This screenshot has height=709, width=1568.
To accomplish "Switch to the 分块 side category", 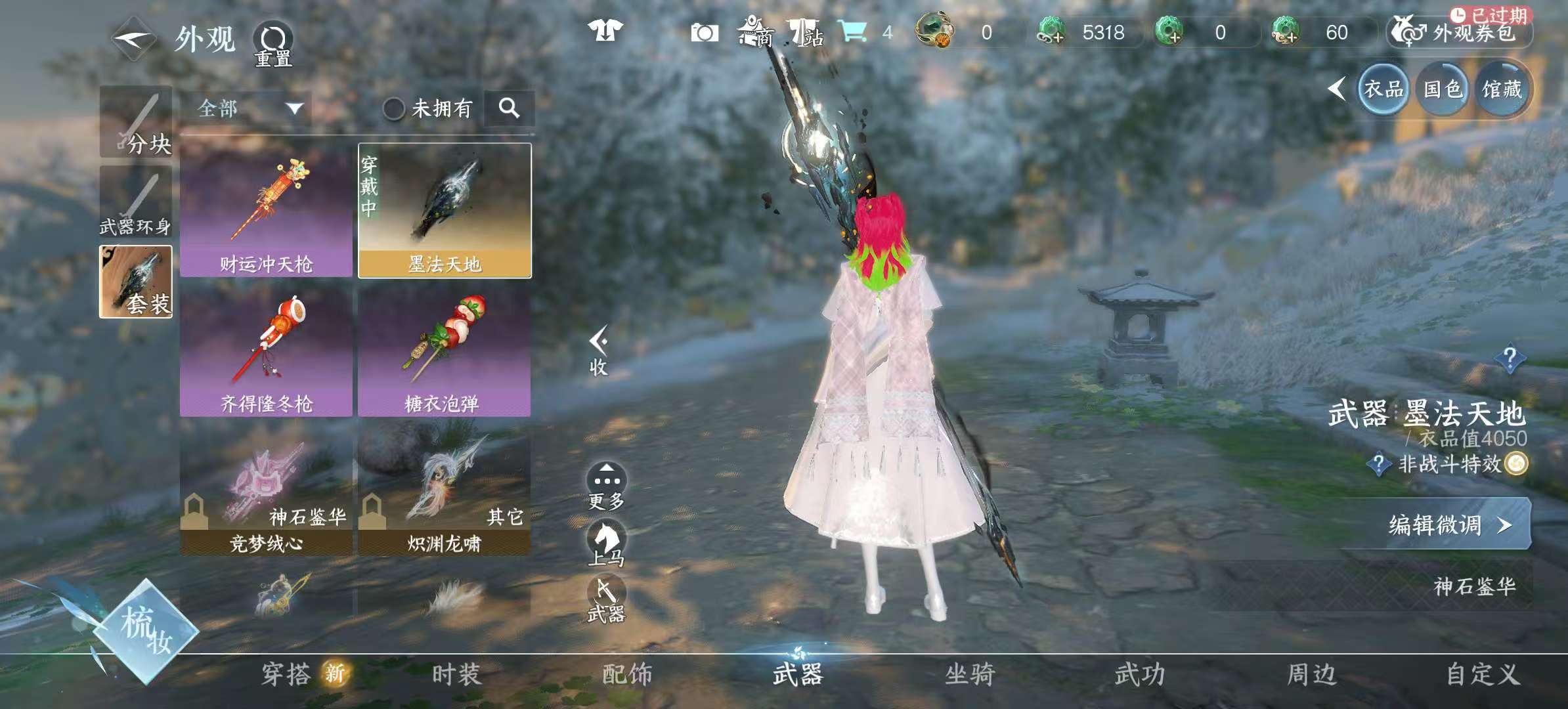I will click(x=136, y=123).
